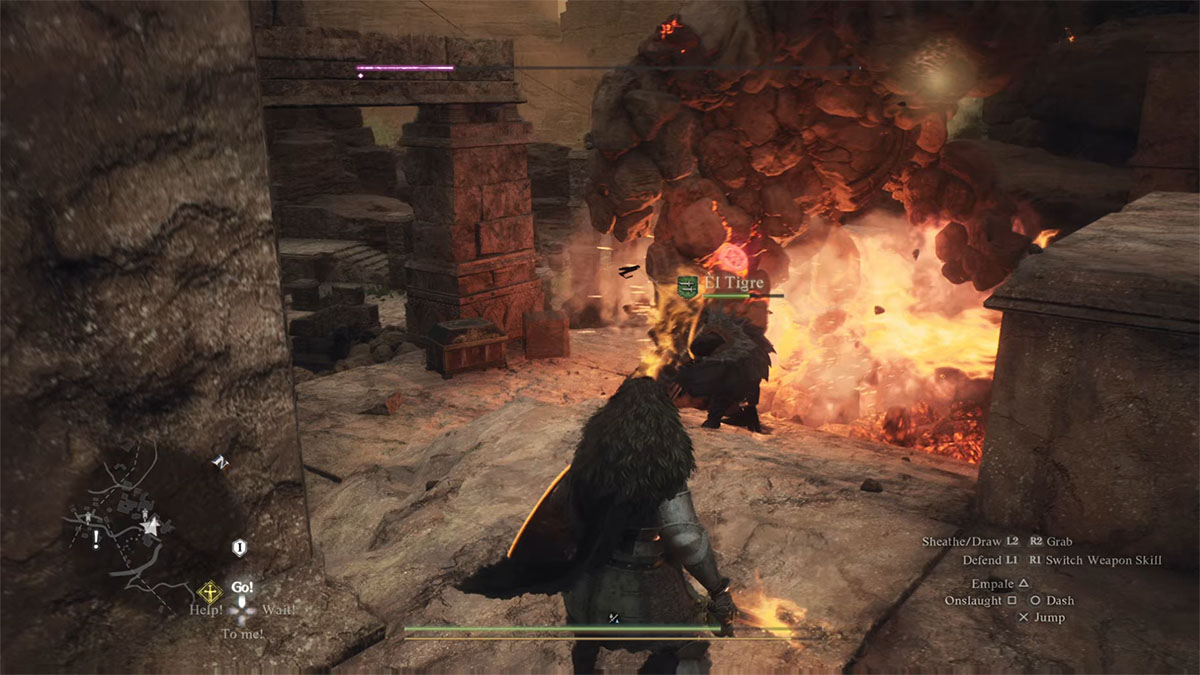
Task: Issue the Go! pawn command
Action: [242, 587]
